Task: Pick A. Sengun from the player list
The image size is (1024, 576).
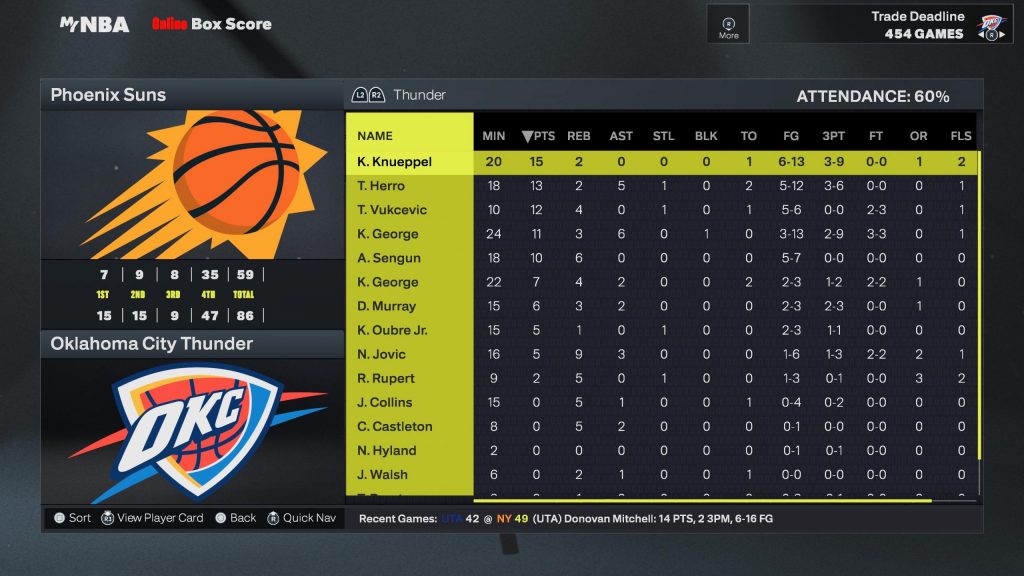Action: 389,258
